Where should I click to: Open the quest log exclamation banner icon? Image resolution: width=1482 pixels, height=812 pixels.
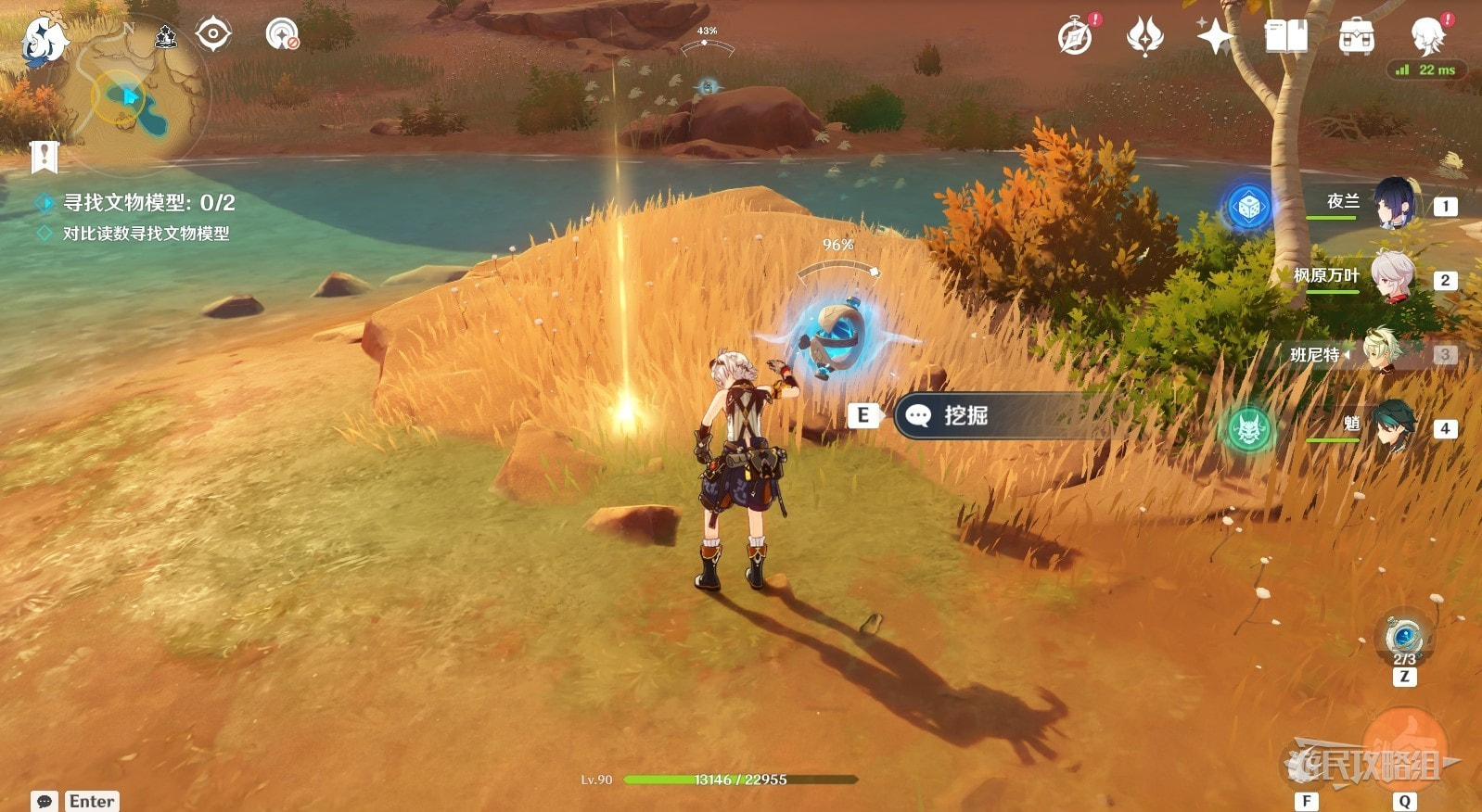point(44,158)
